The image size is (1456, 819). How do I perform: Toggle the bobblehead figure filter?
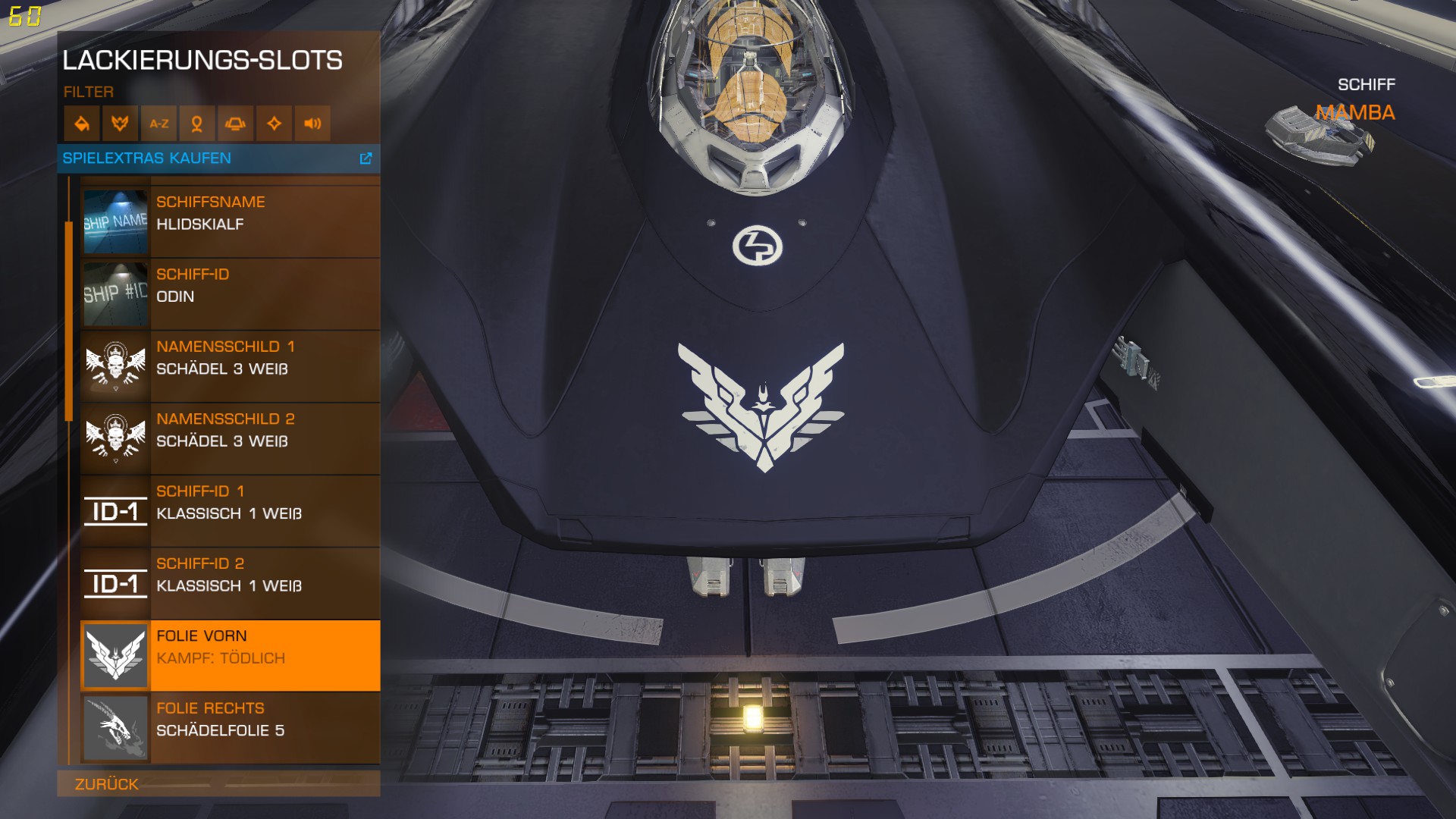pyautogui.click(x=197, y=124)
